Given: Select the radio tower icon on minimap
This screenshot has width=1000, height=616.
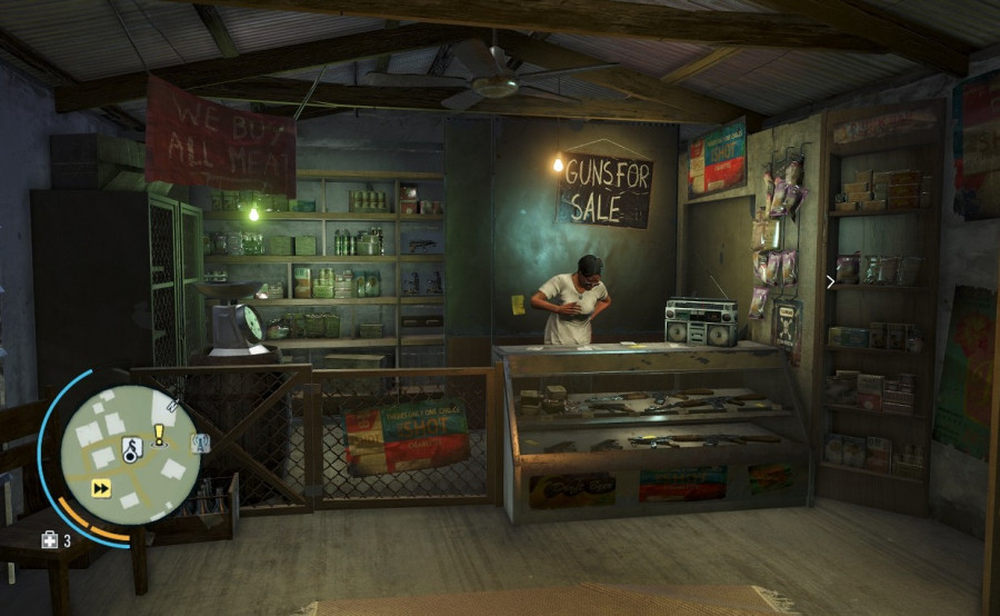Looking at the screenshot, I should pyautogui.click(x=201, y=444).
